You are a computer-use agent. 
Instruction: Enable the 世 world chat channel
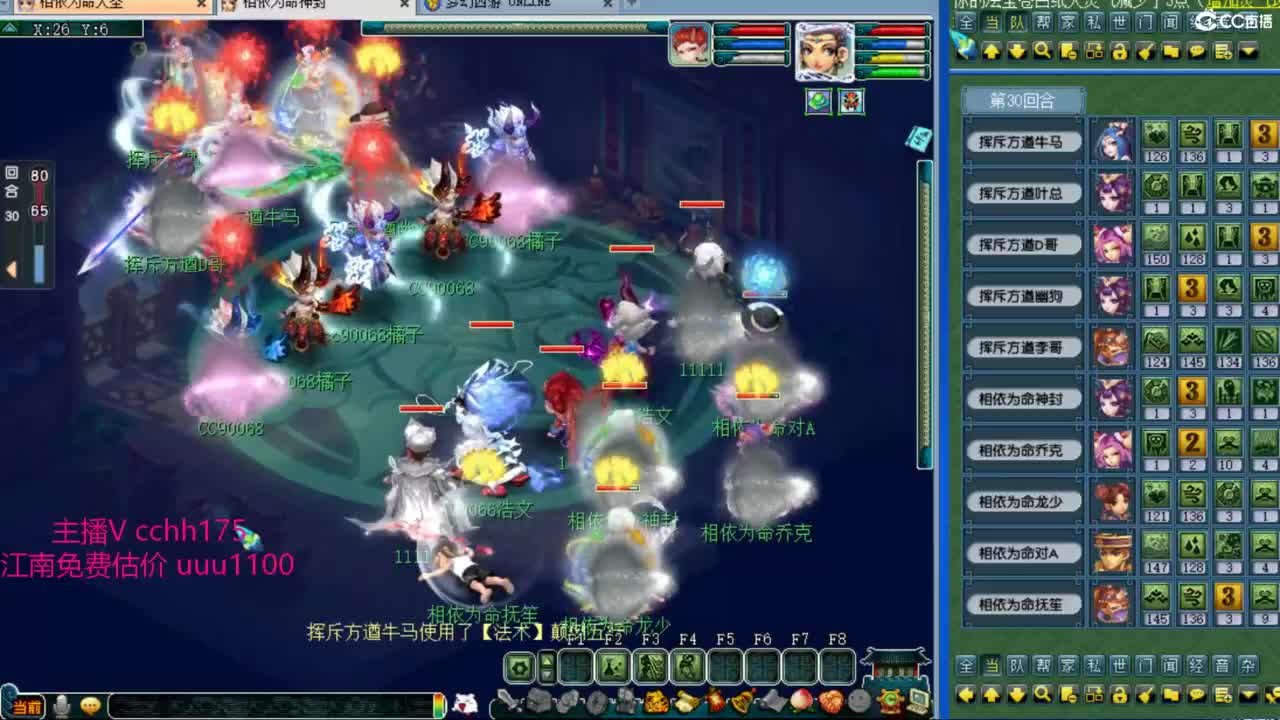point(1120,665)
